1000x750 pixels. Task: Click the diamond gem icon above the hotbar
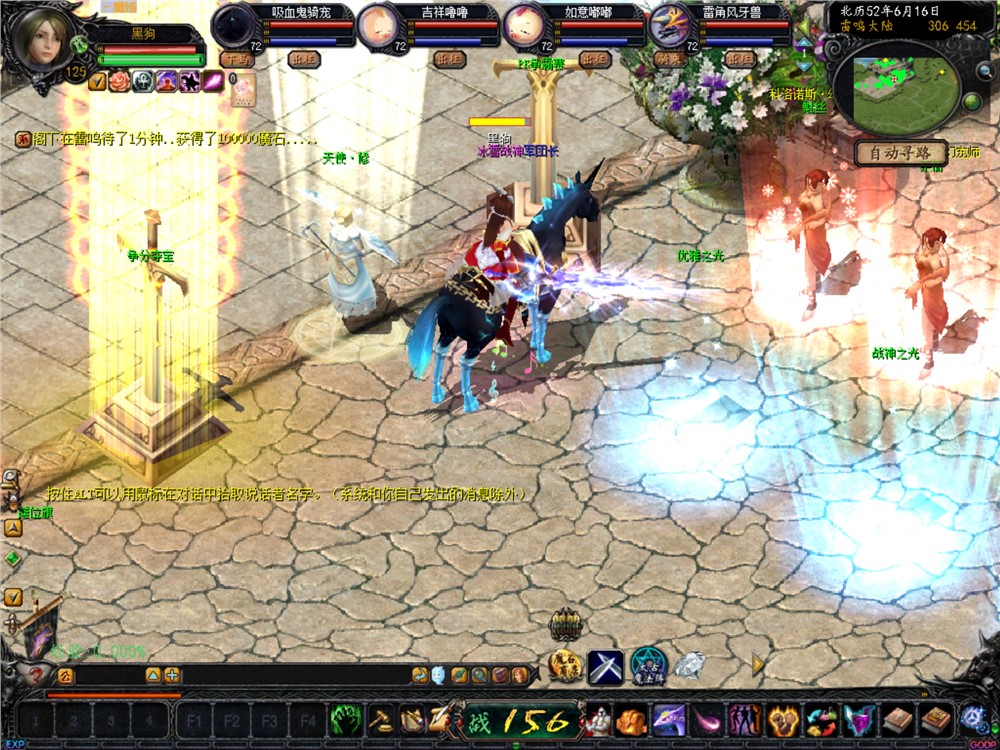pos(689,665)
